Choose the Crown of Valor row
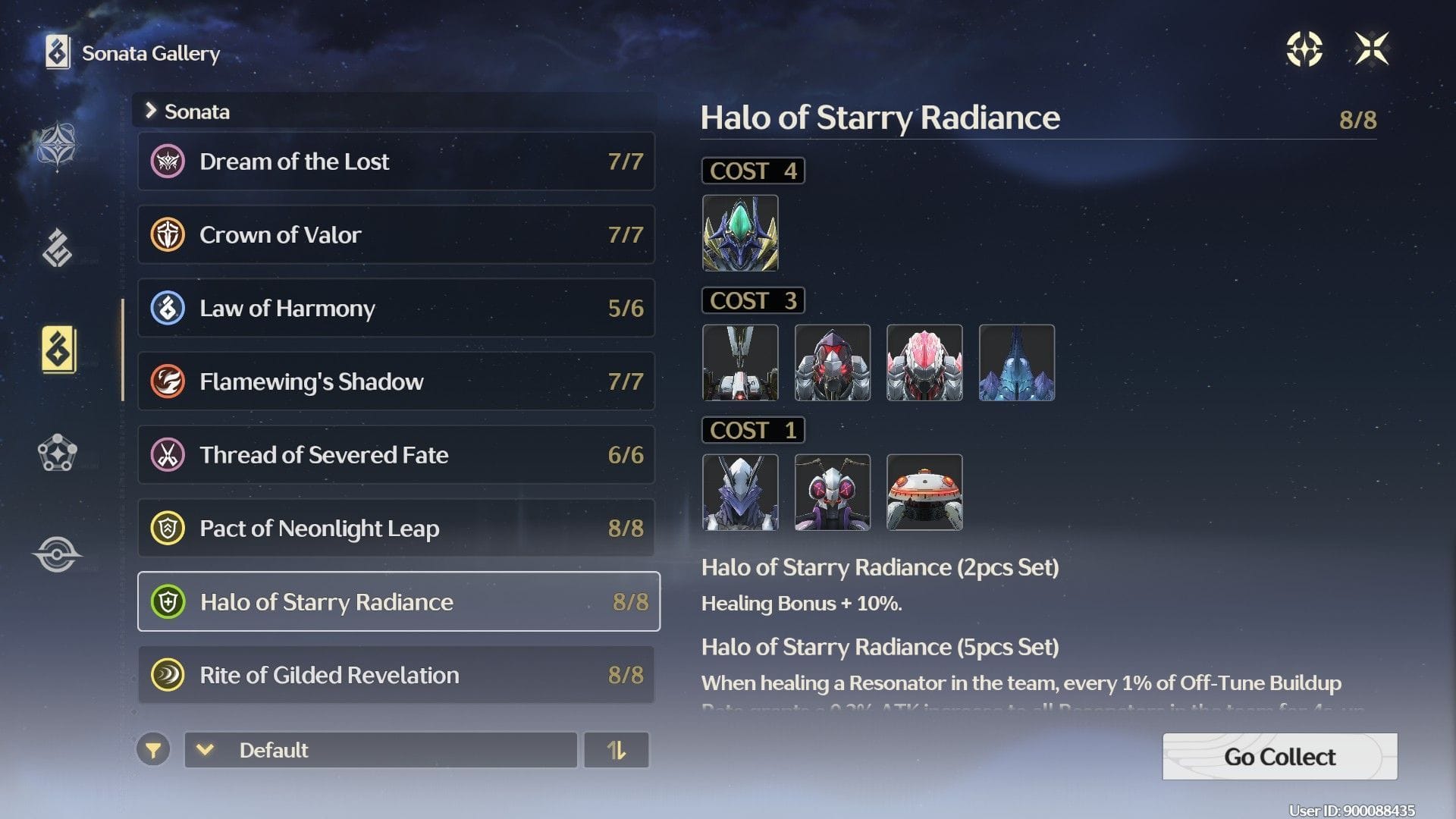1456x819 pixels. tap(396, 235)
